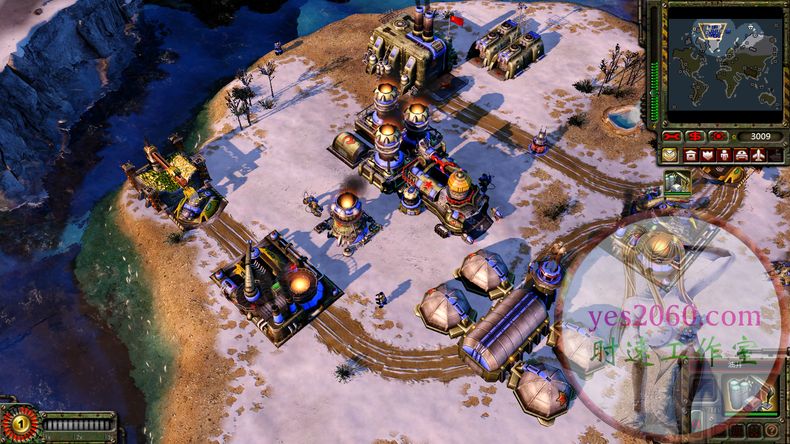Open the infantry production tab
Screen dimensions: 790x444
[725, 155]
